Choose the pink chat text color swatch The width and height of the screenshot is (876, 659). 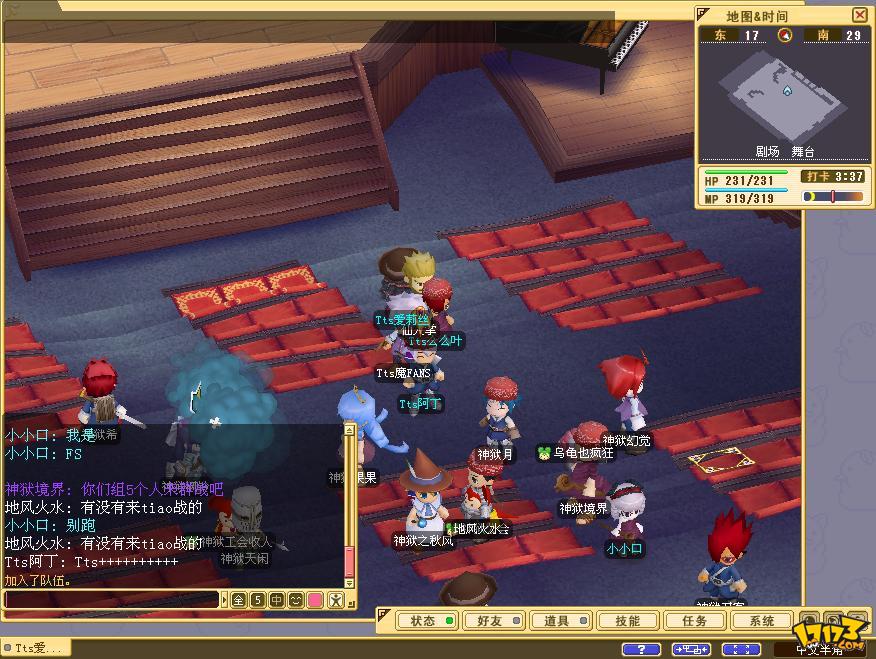(315, 600)
